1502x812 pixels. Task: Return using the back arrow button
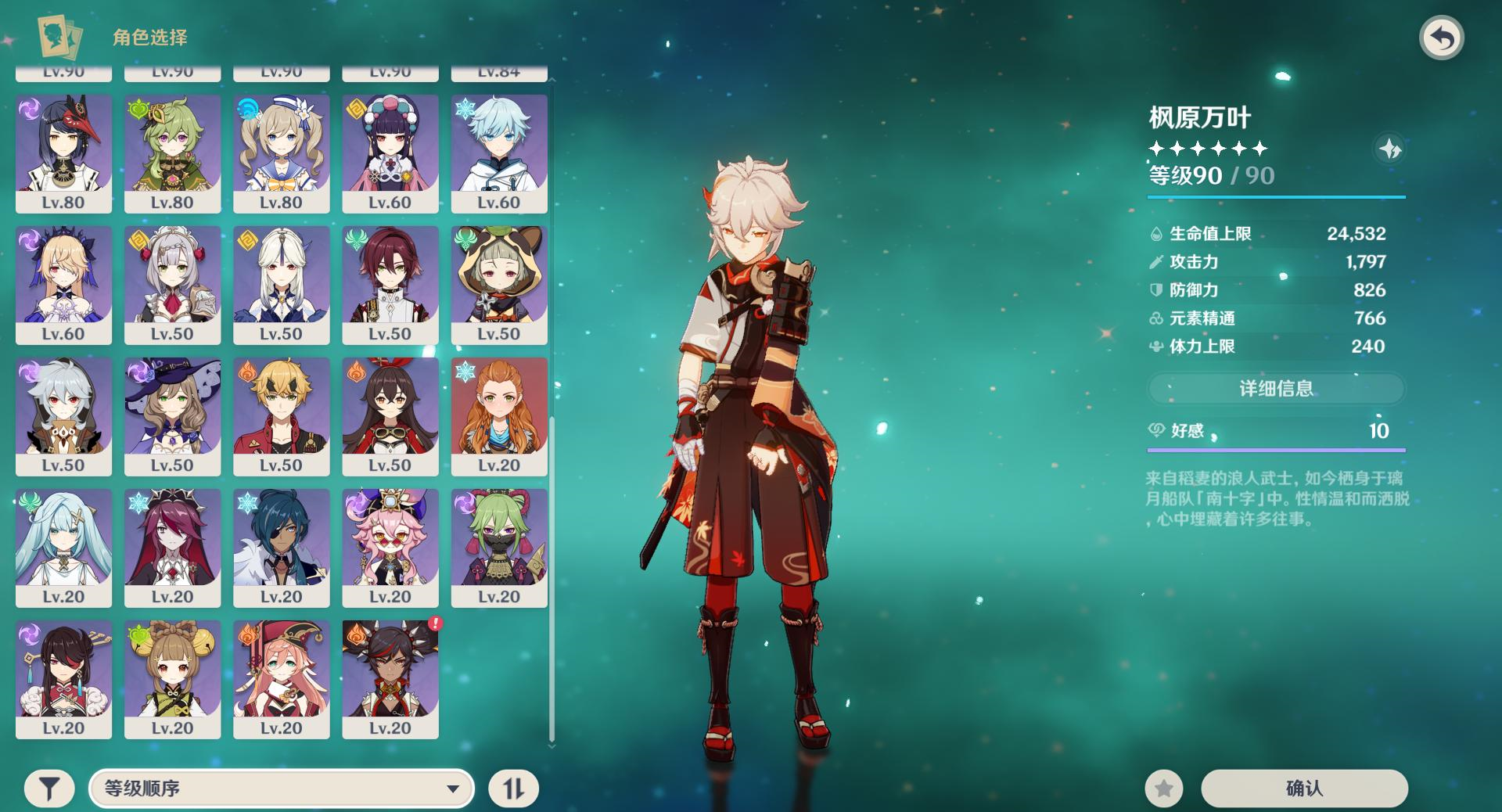coord(1442,38)
